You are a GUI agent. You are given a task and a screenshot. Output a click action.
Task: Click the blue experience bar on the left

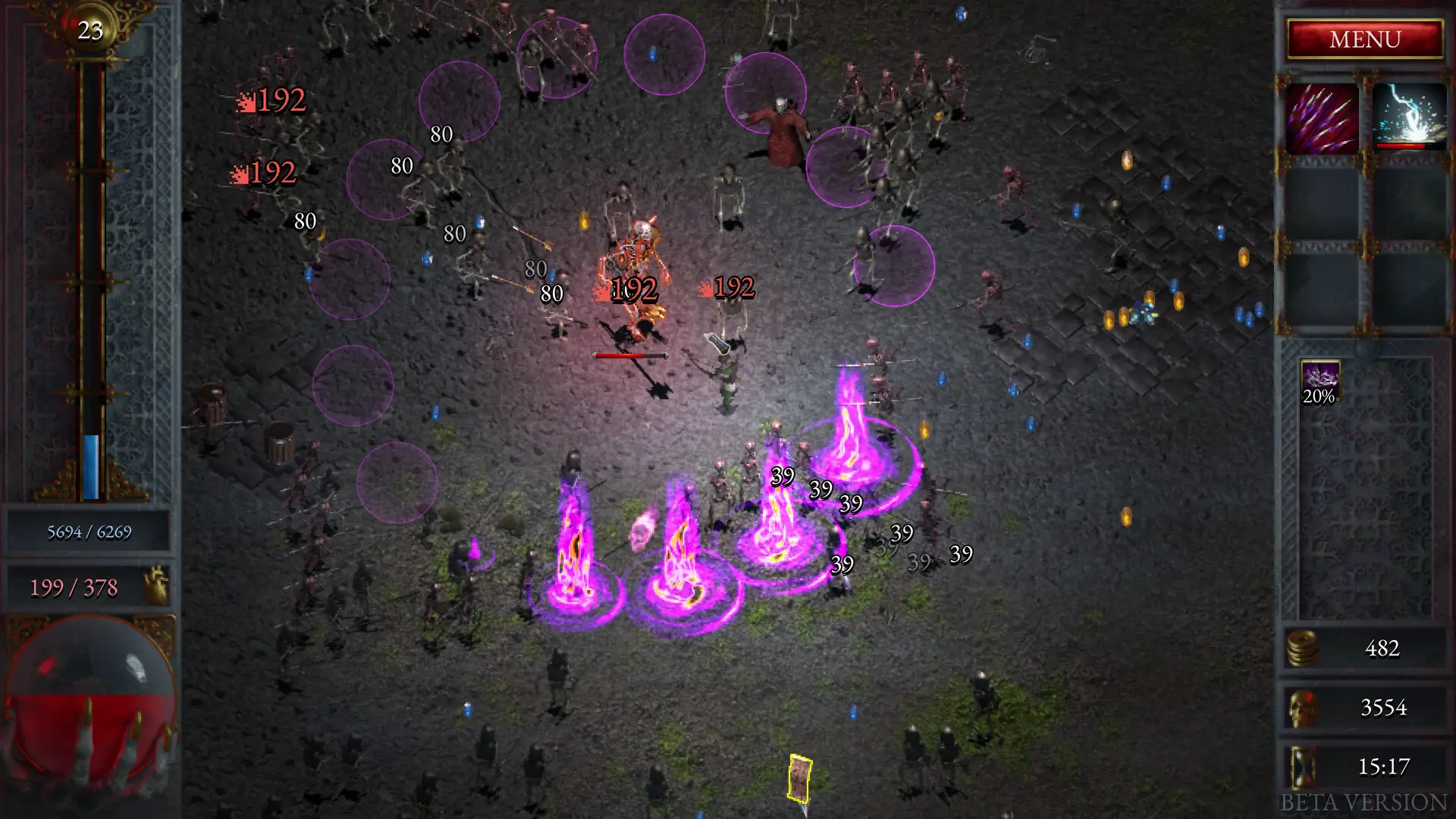(93, 466)
